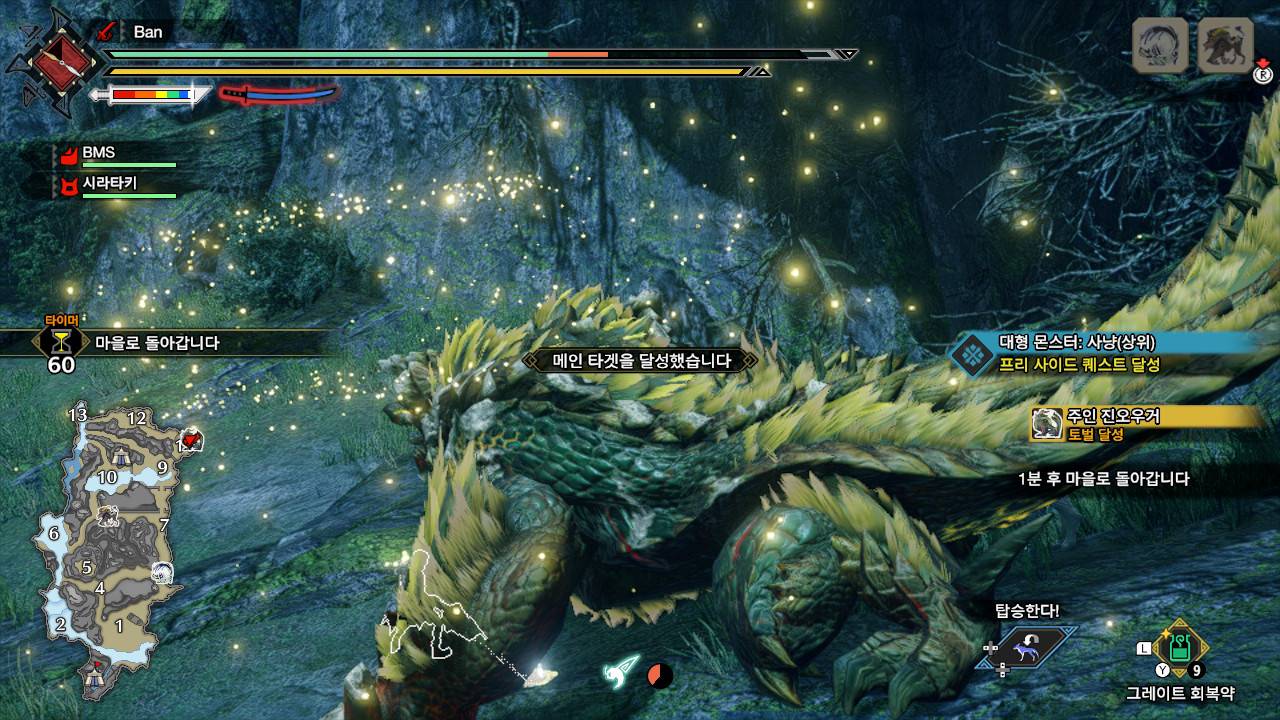Viewport: 1280px width, 720px height.
Task: Click the Wirebug charge icon
Action: [x=621, y=671]
